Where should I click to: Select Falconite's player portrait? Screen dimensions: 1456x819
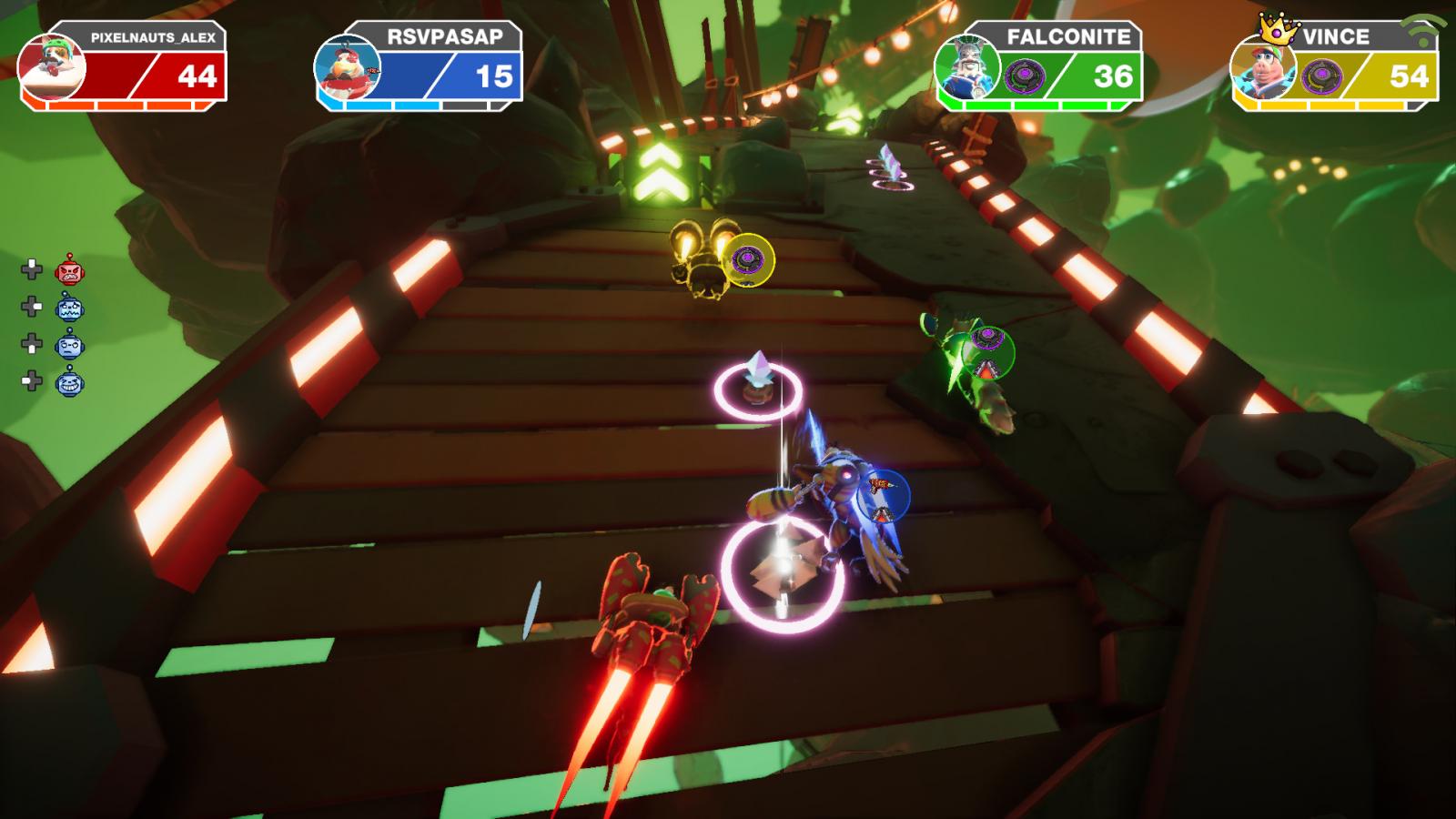tap(967, 67)
